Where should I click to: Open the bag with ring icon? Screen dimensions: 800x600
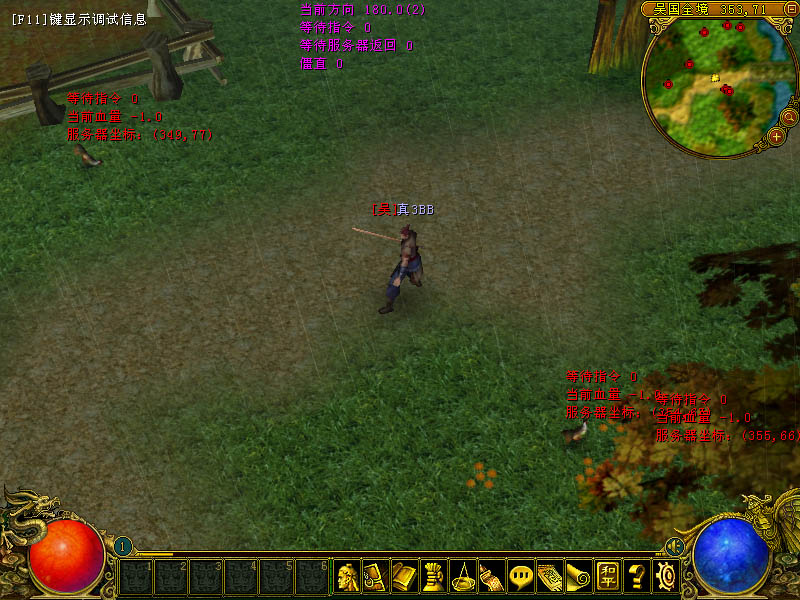375,576
